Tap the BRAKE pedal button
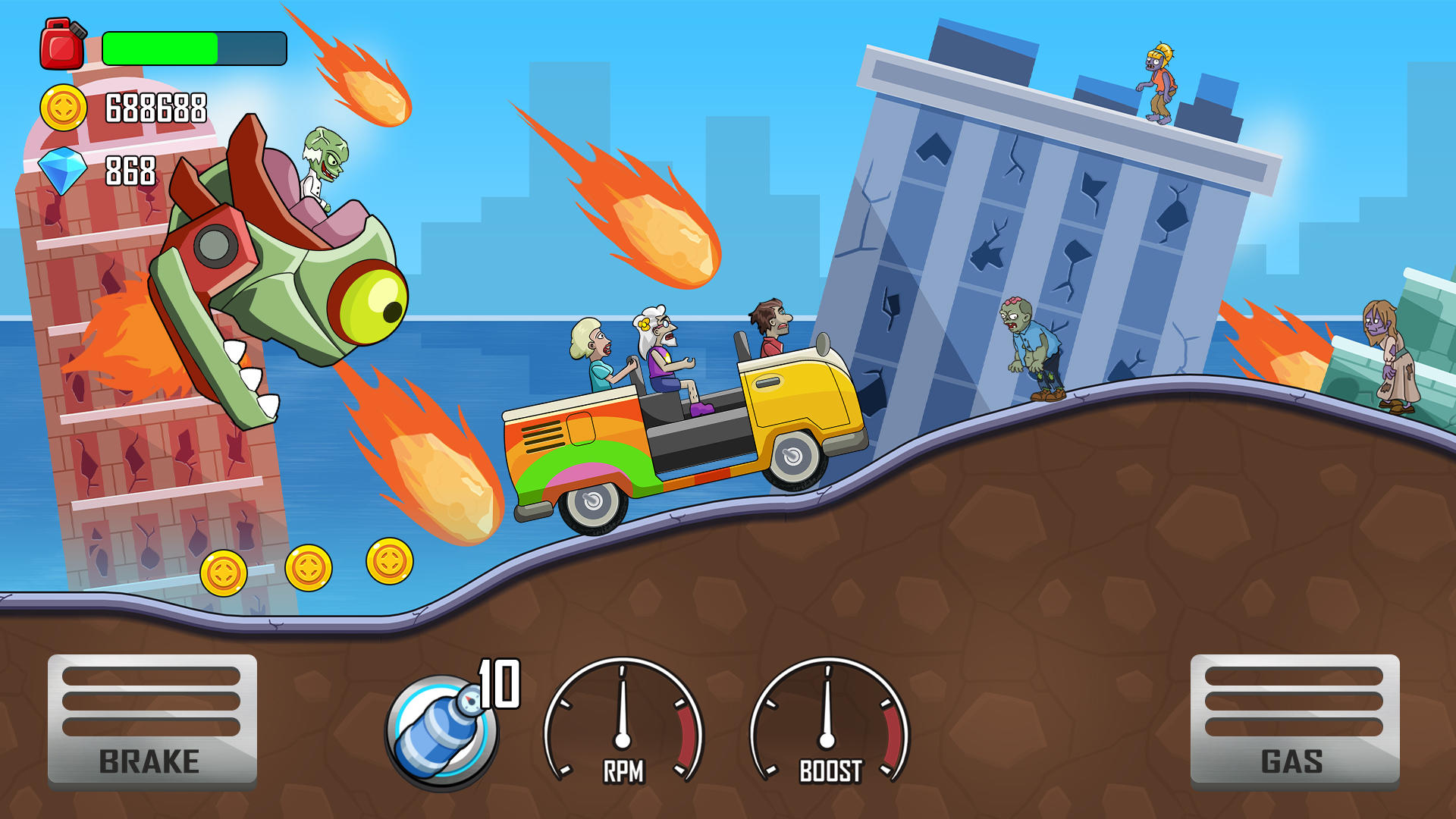1456x819 pixels. point(152,721)
